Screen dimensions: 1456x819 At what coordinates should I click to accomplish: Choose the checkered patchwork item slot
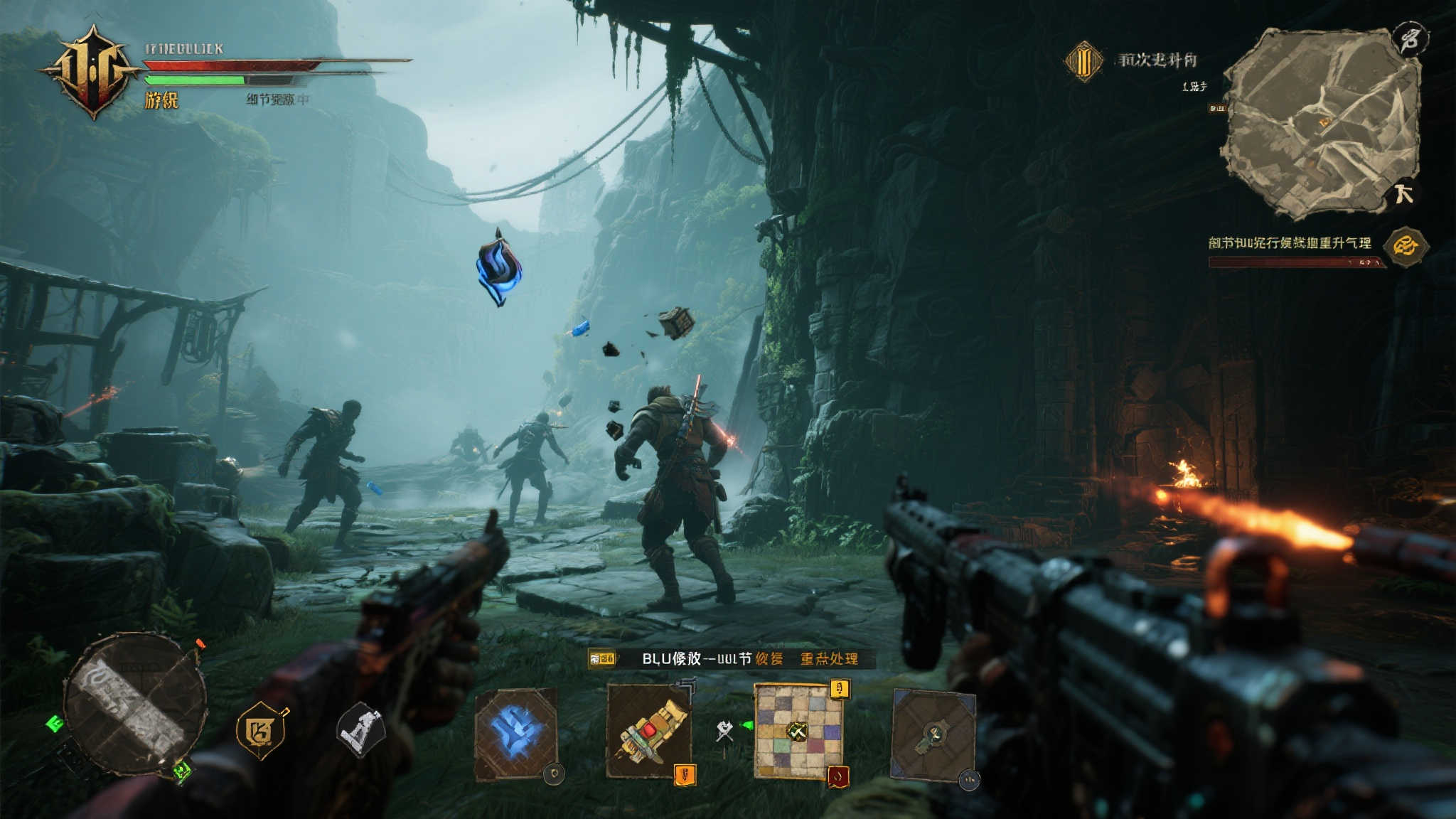coord(798,731)
